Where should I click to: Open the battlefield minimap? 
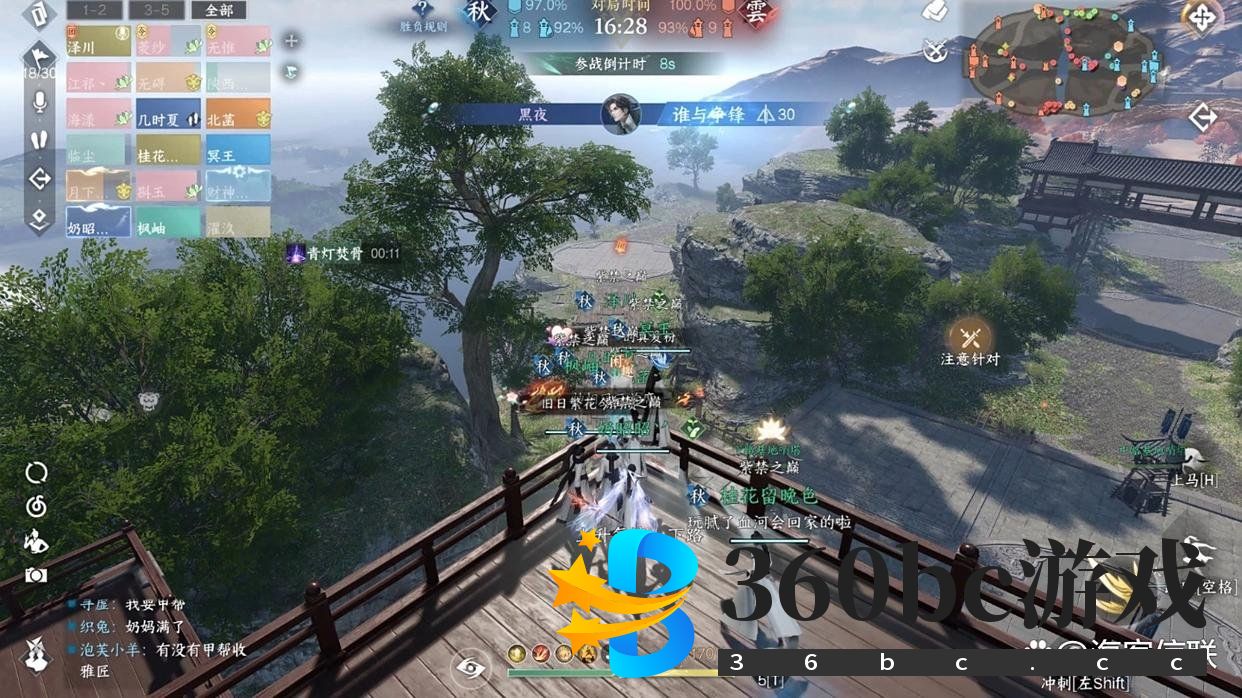point(1064,60)
